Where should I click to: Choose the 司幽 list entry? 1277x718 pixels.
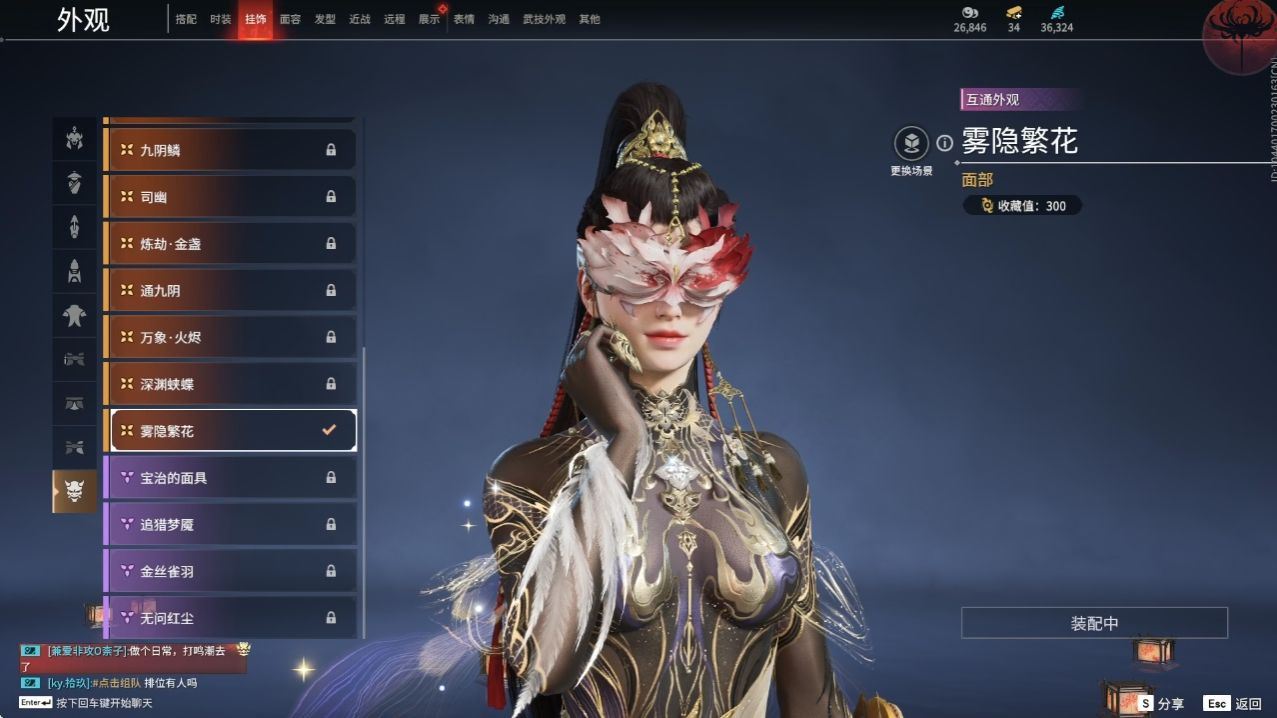[x=230, y=197]
